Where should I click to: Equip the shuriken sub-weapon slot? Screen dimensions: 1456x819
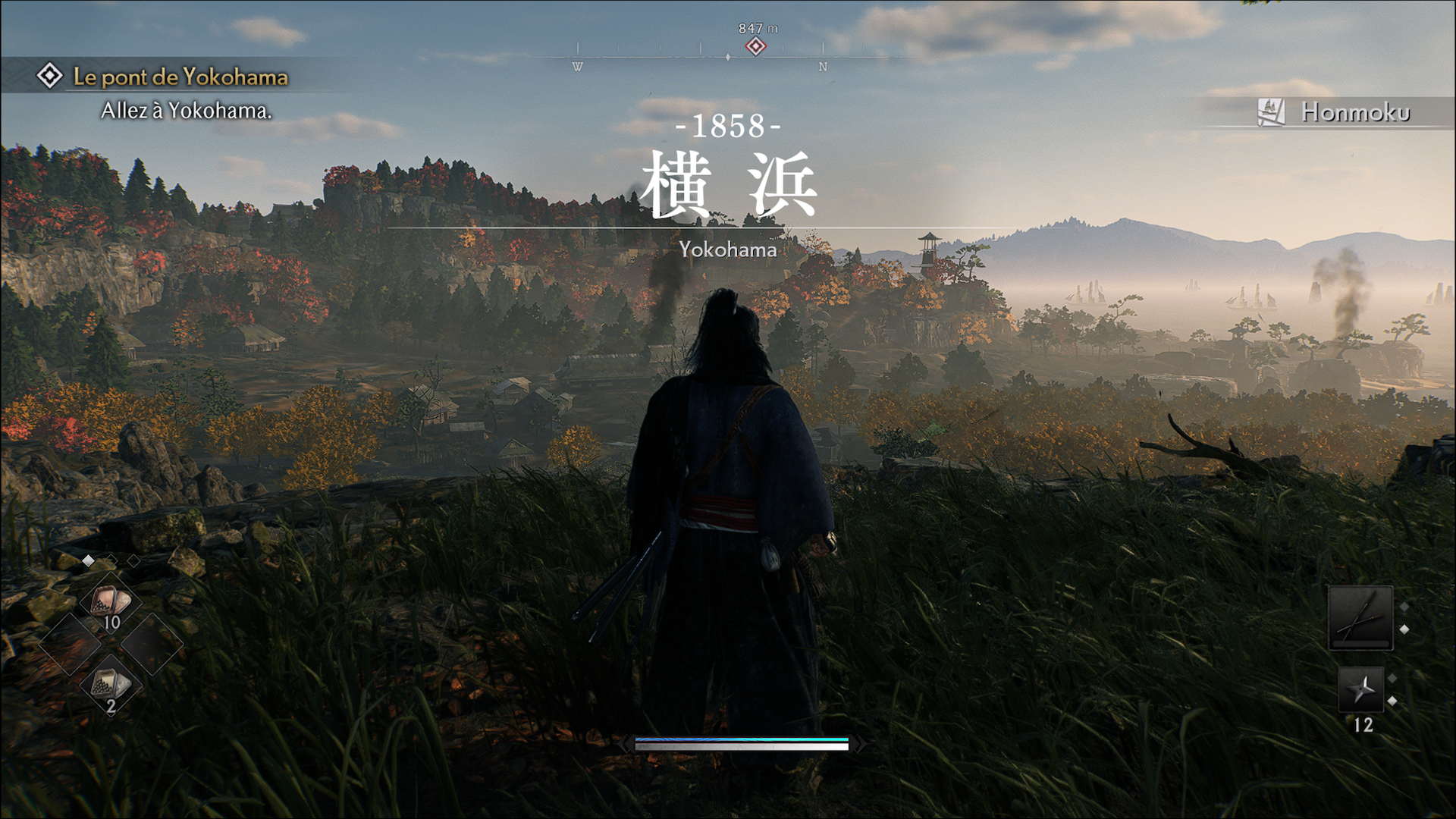click(1361, 689)
